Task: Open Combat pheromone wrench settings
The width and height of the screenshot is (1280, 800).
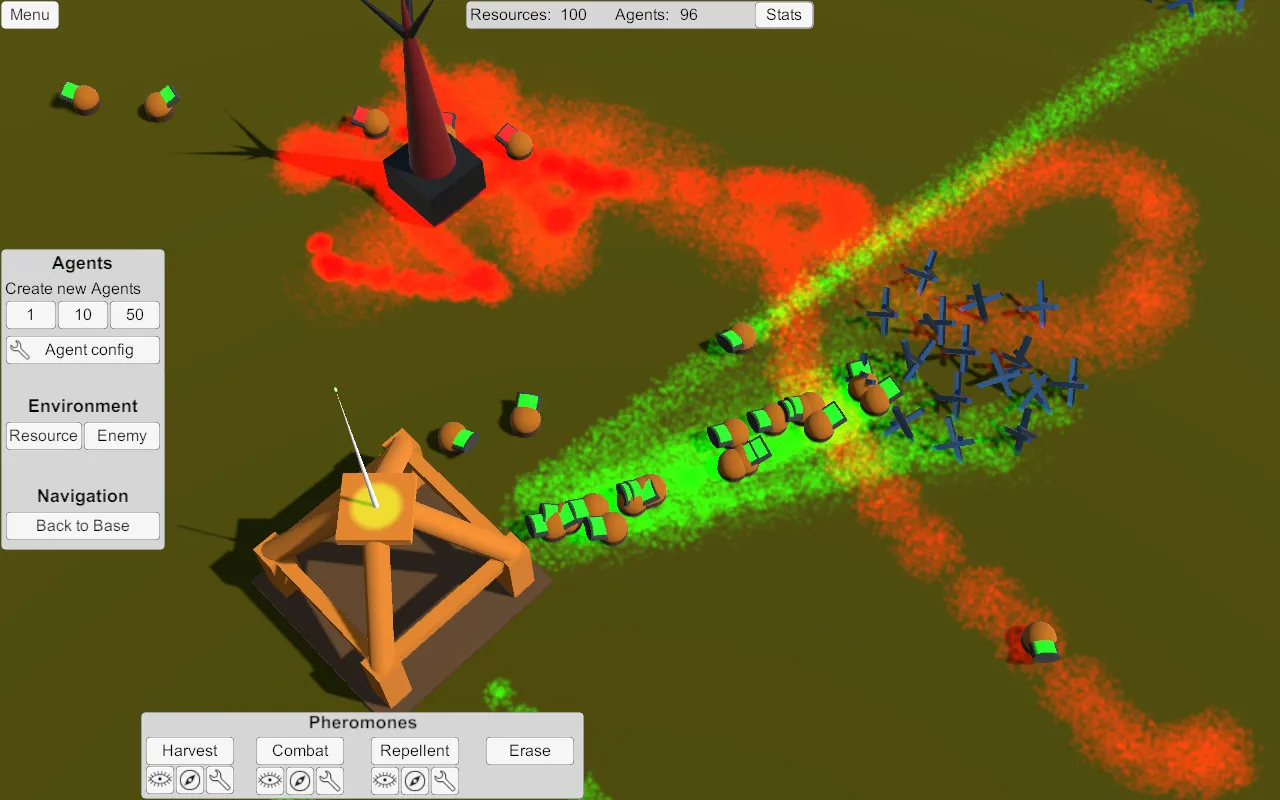Action: coord(330,781)
